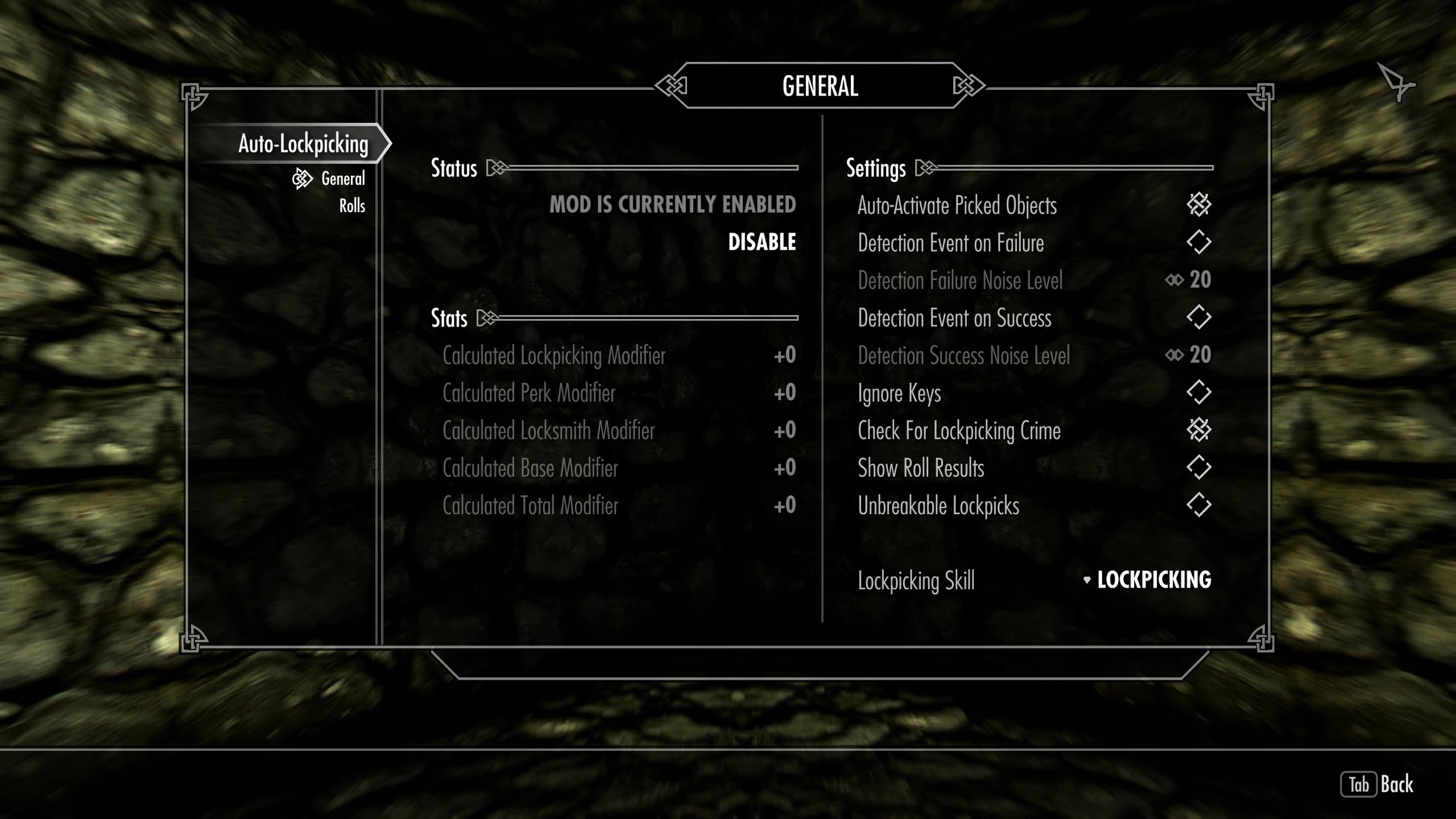Image resolution: width=1456 pixels, height=819 pixels.
Task: Toggle Detection Event on Failure
Action: coord(1200,243)
